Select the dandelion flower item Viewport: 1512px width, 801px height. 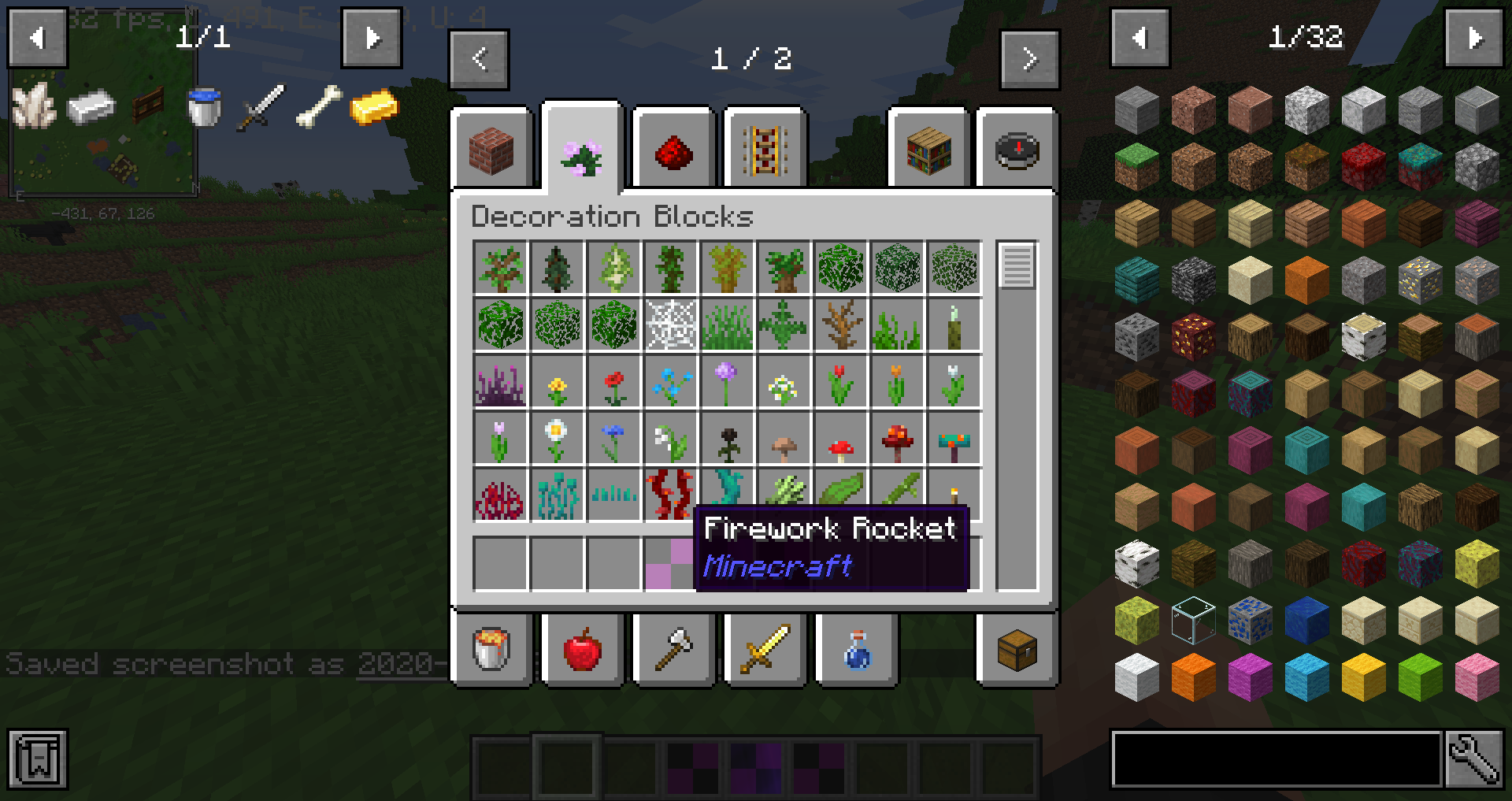(x=557, y=384)
